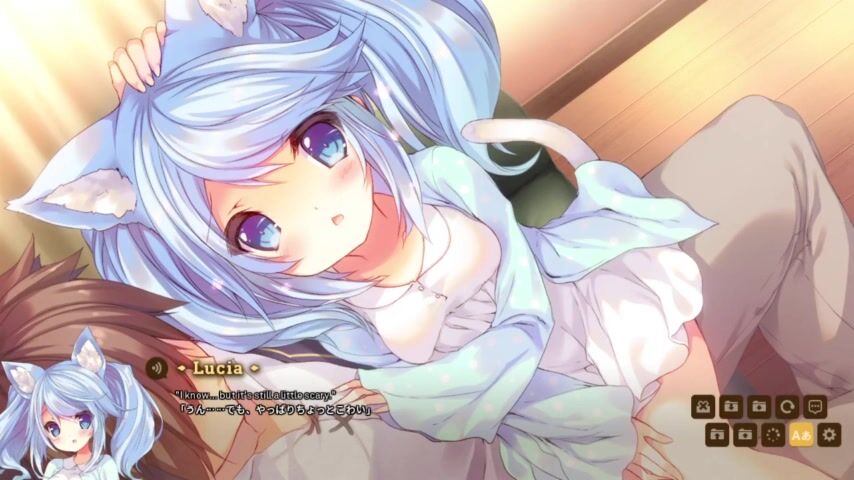The width and height of the screenshot is (854, 480).
Task: Toggle the Aあ dual-language text button
Action: pos(801,434)
